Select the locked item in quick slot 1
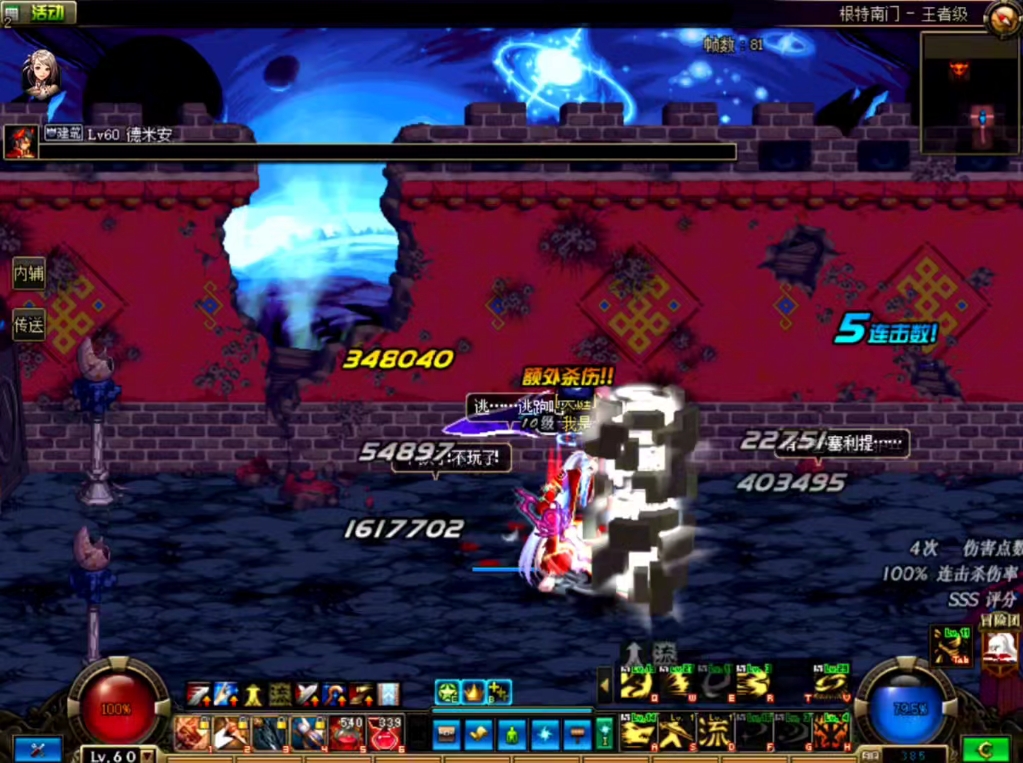This screenshot has width=1023, height=763. point(192,733)
